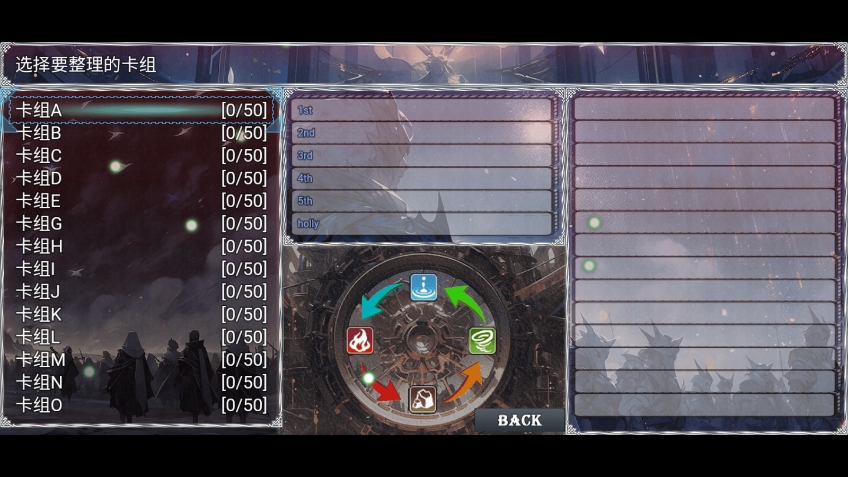Screen dimensions: 848x477
Task: Select the last deck 卡组O
Action: coord(141,405)
